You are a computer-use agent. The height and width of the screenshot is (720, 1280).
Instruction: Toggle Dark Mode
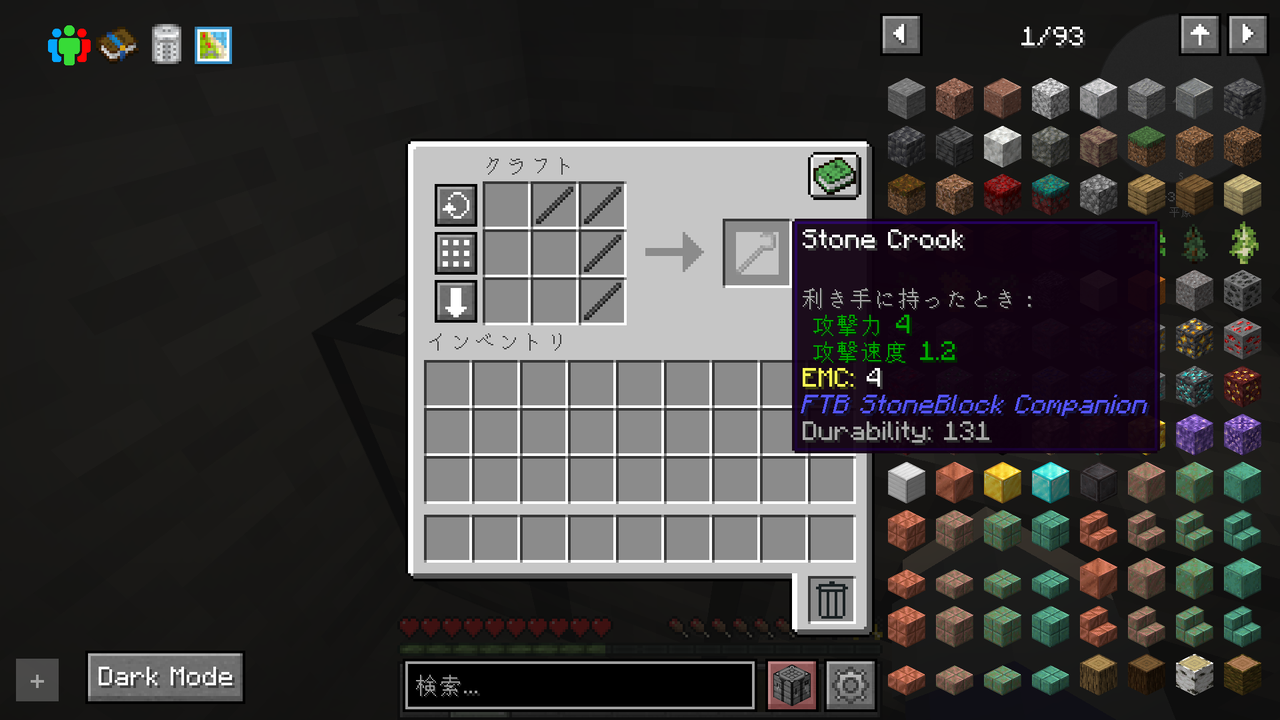[x=164, y=677]
